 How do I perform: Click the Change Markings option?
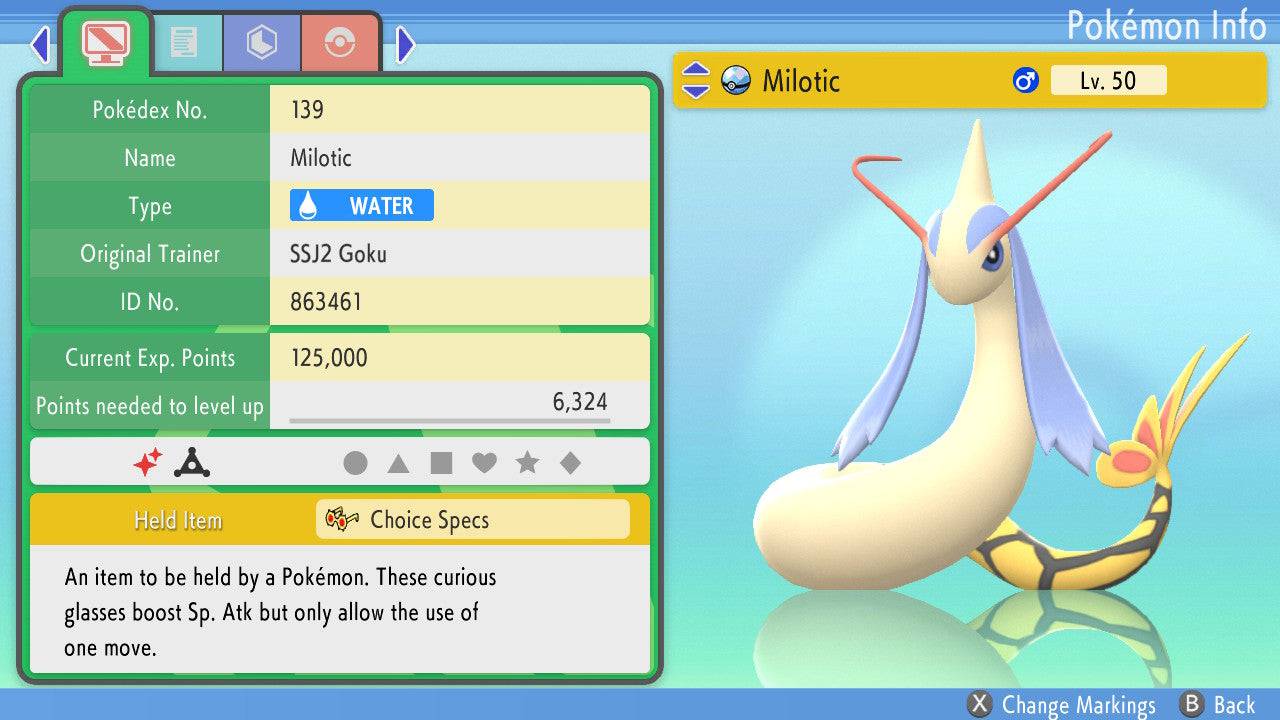coord(1064,705)
